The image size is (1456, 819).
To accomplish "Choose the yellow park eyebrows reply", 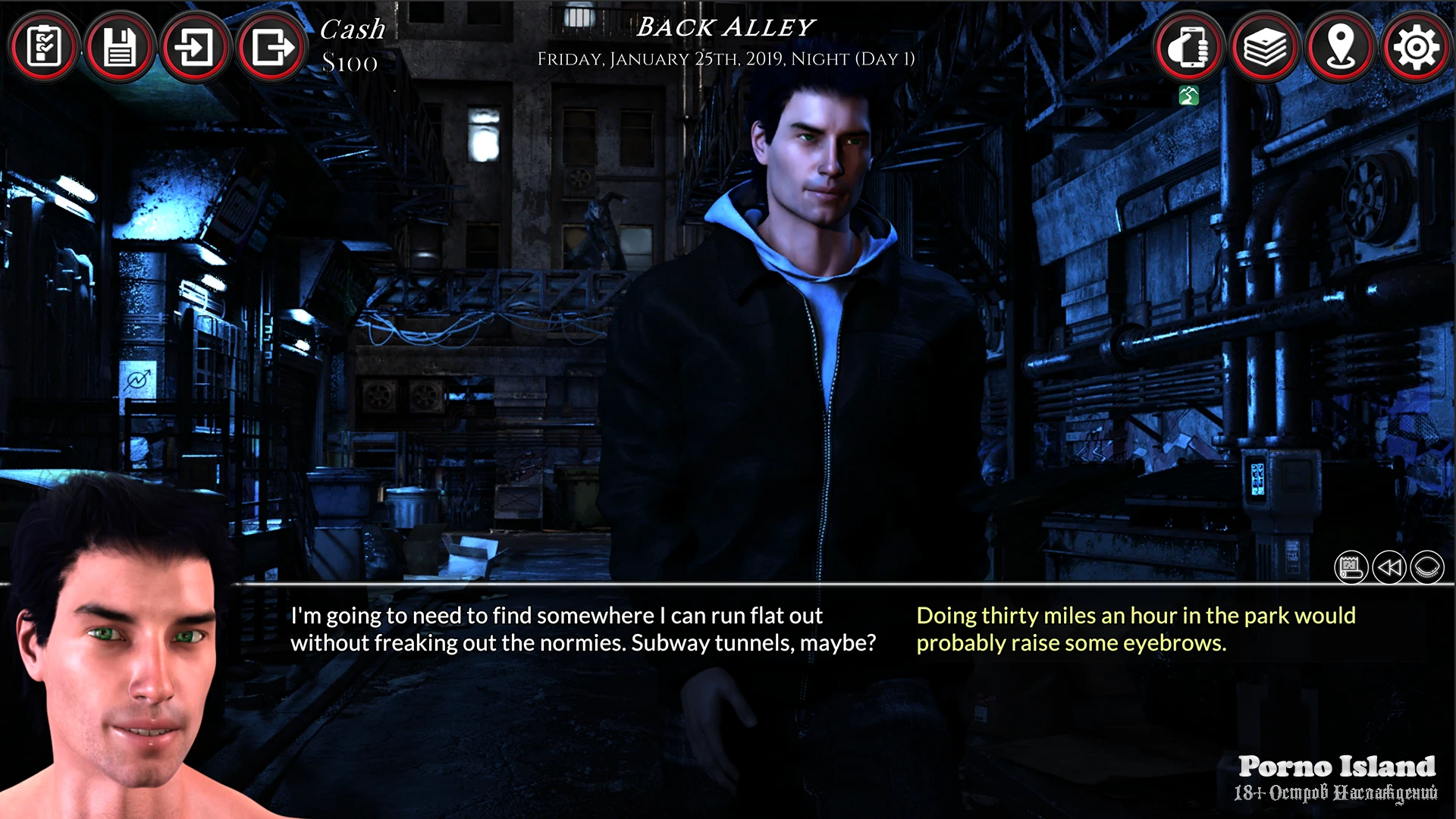I will tap(1135, 629).
